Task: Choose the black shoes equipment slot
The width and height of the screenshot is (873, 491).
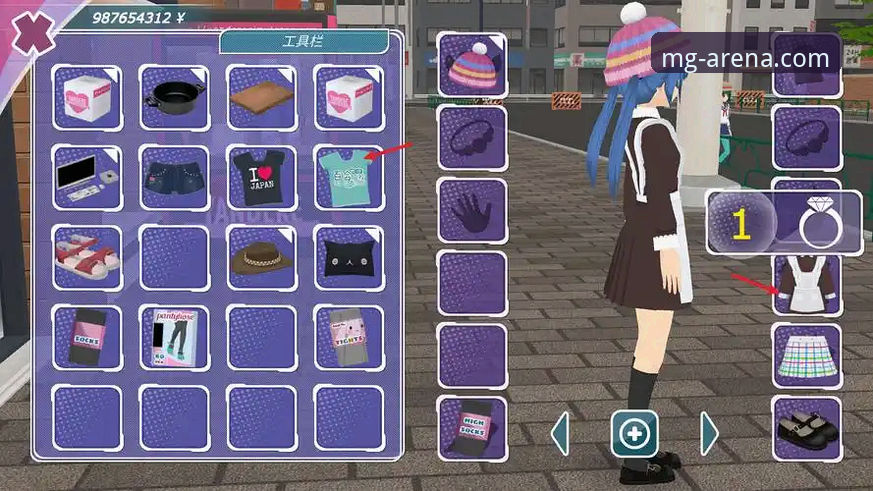Action: point(806,428)
